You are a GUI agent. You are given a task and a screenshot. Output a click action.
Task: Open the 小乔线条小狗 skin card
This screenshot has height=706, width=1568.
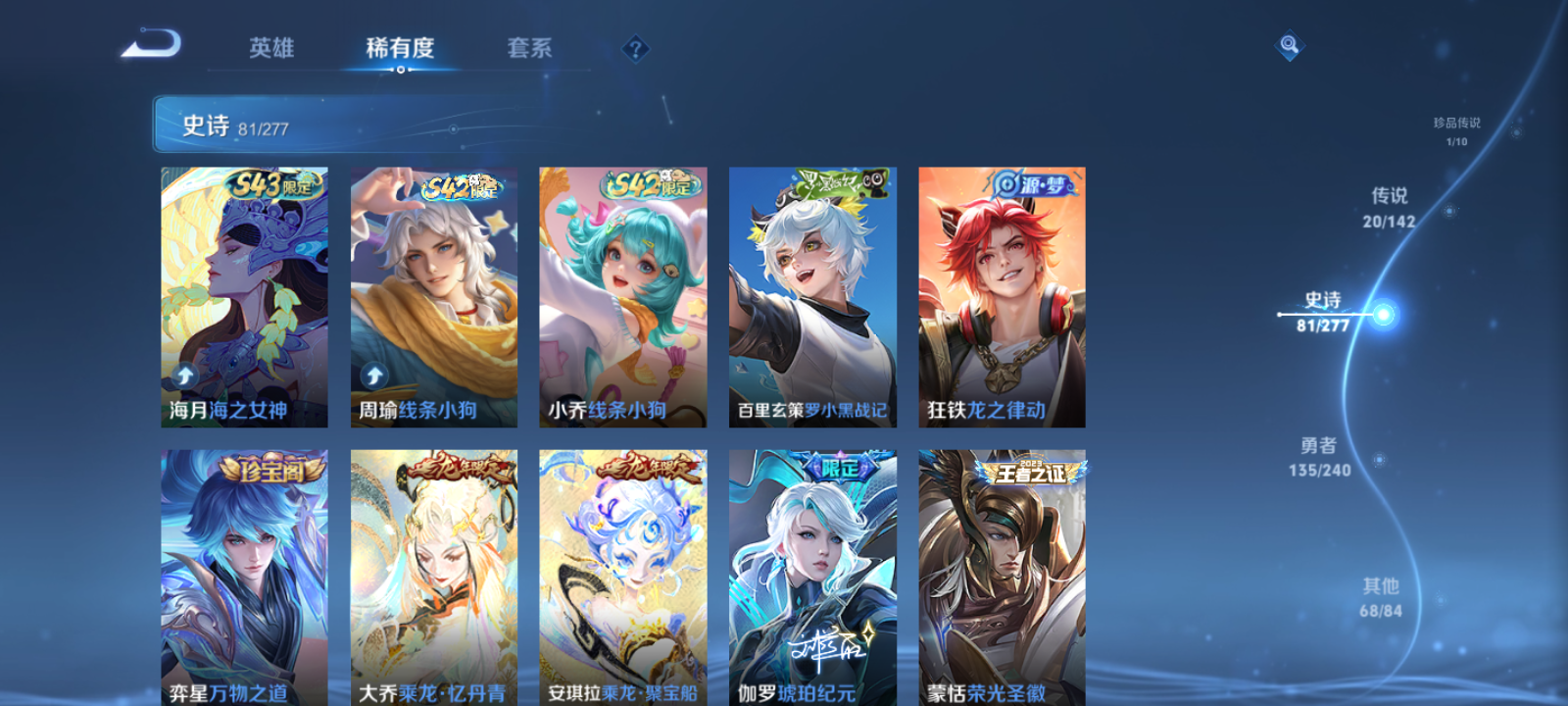pyautogui.click(x=621, y=294)
